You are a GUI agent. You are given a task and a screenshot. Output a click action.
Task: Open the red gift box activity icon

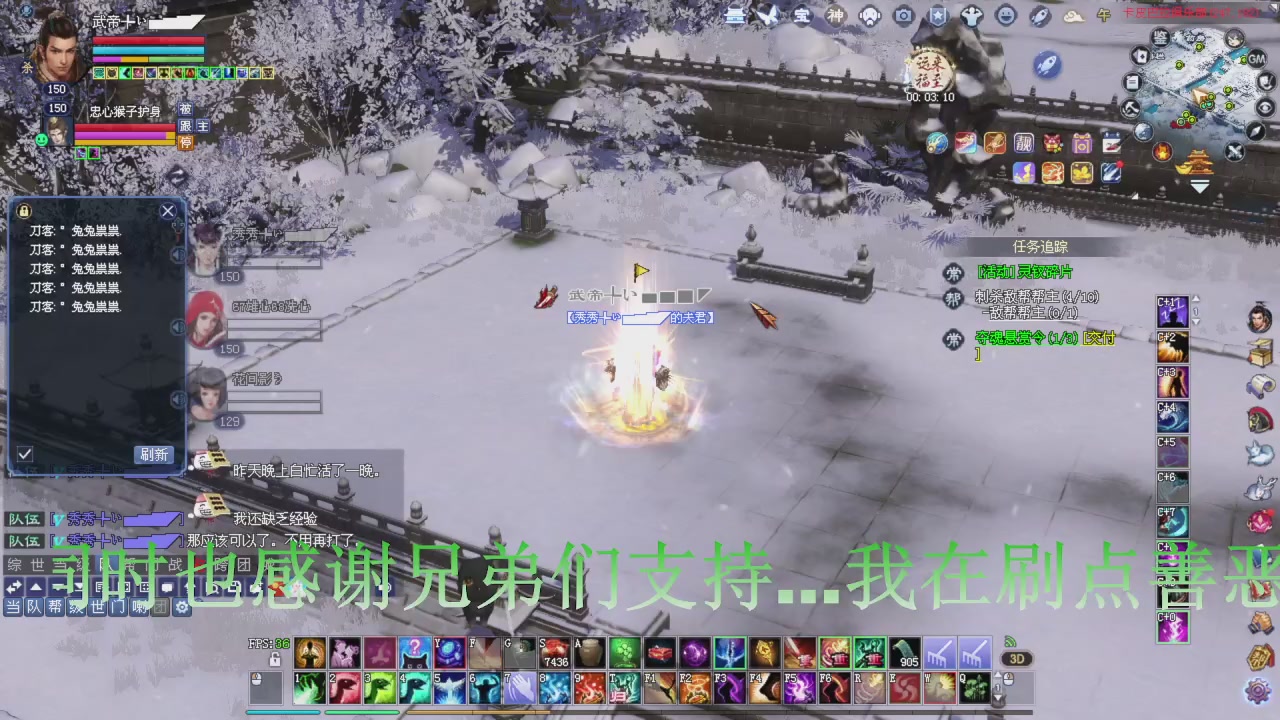point(1051,145)
